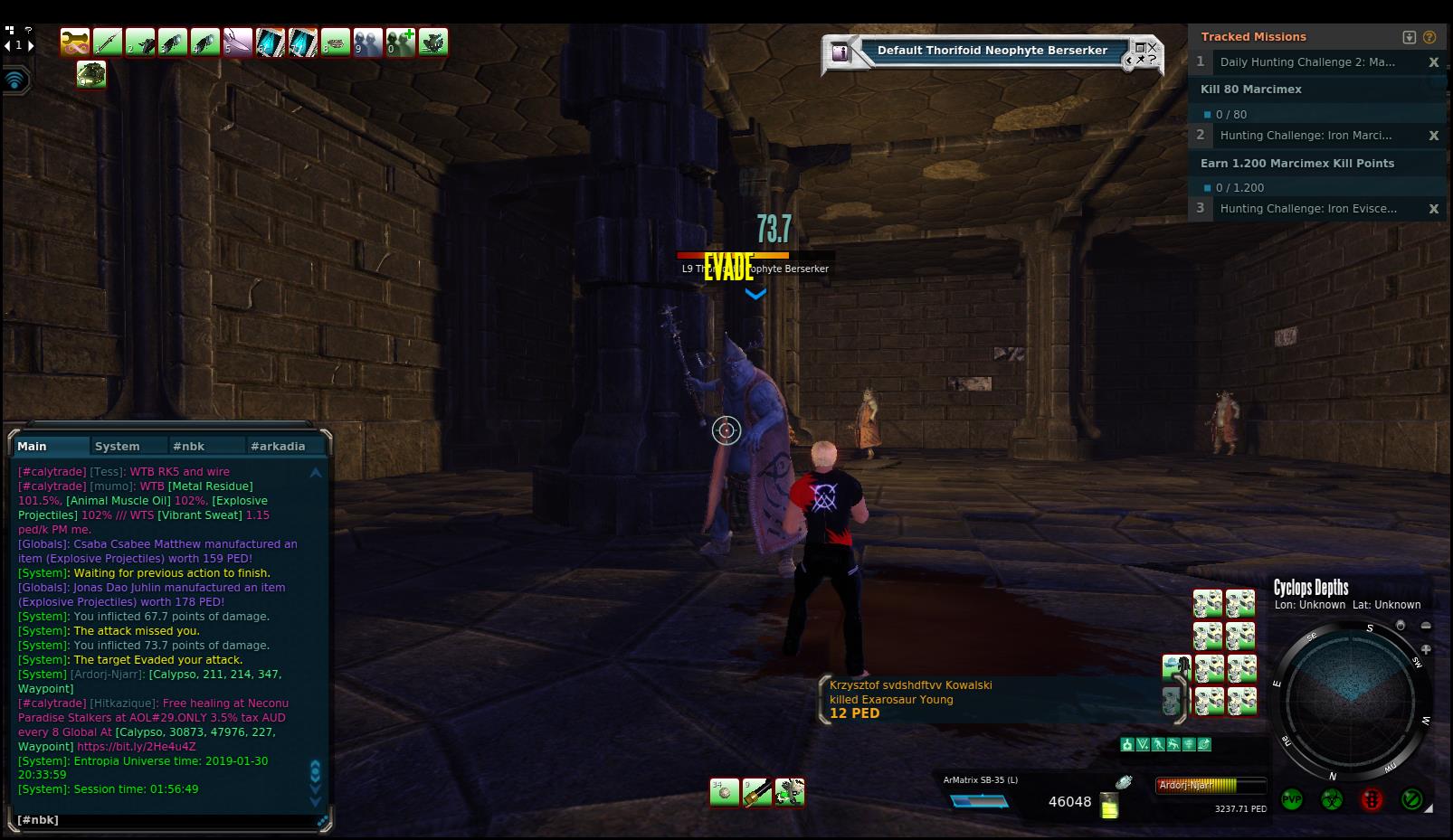The width and height of the screenshot is (1453, 840).
Task: Go to next hotbar page arrow
Action: tap(31, 45)
